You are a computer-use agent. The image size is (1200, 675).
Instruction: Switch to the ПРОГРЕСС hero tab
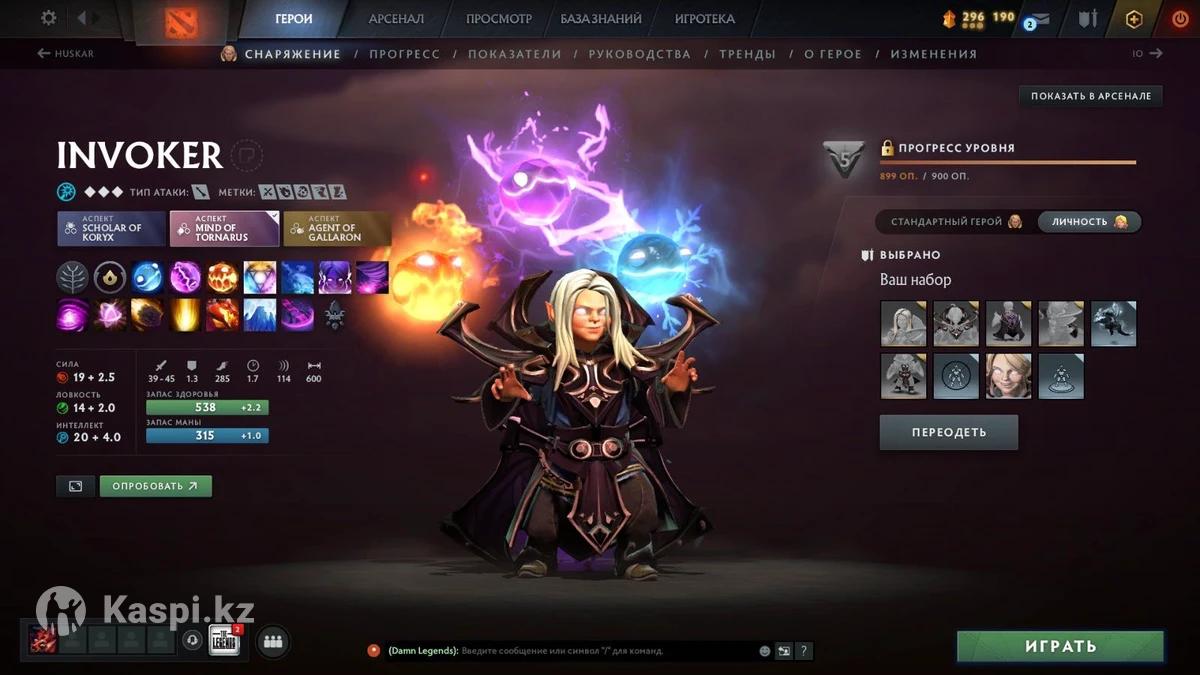404,54
